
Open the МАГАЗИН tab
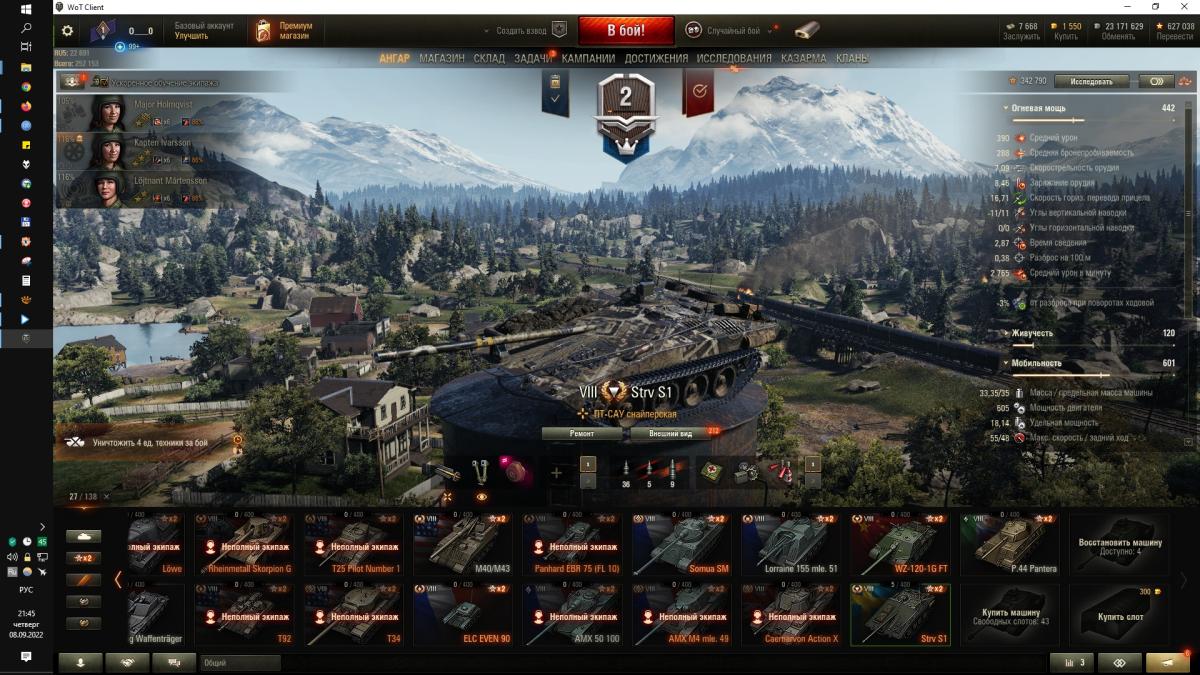pyautogui.click(x=441, y=58)
